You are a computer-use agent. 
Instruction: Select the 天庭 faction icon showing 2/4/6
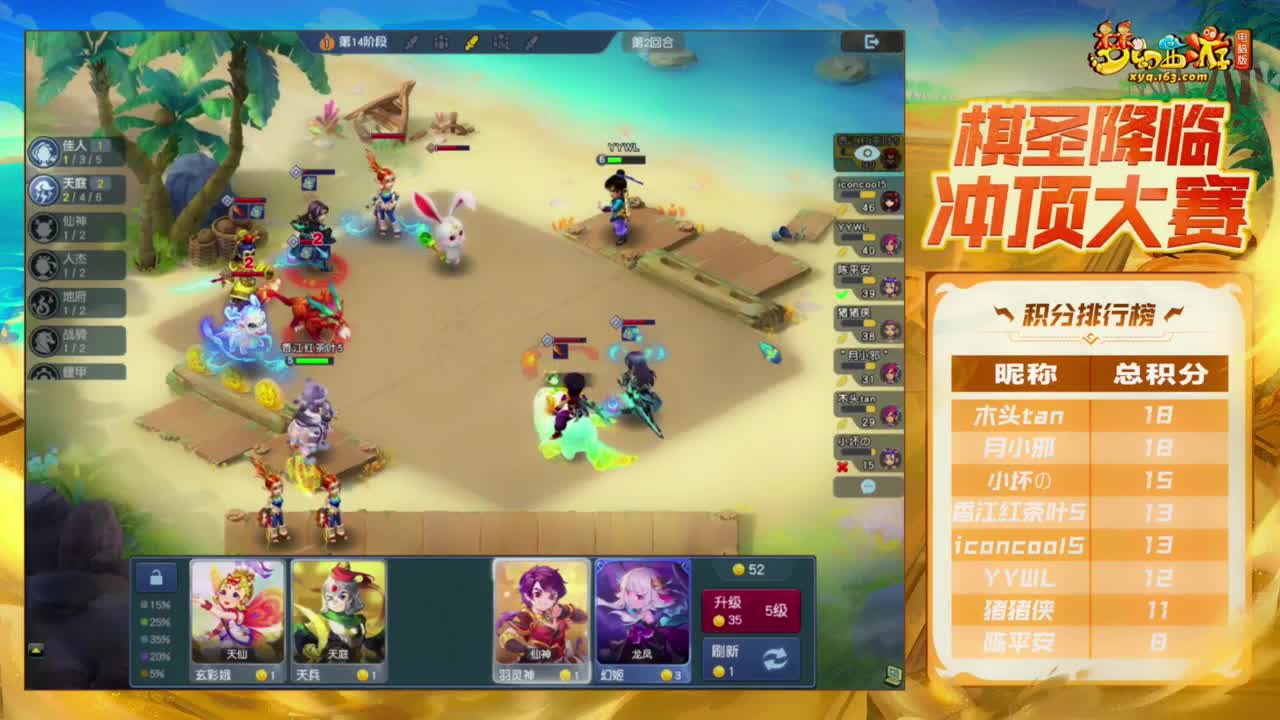click(x=42, y=190)
